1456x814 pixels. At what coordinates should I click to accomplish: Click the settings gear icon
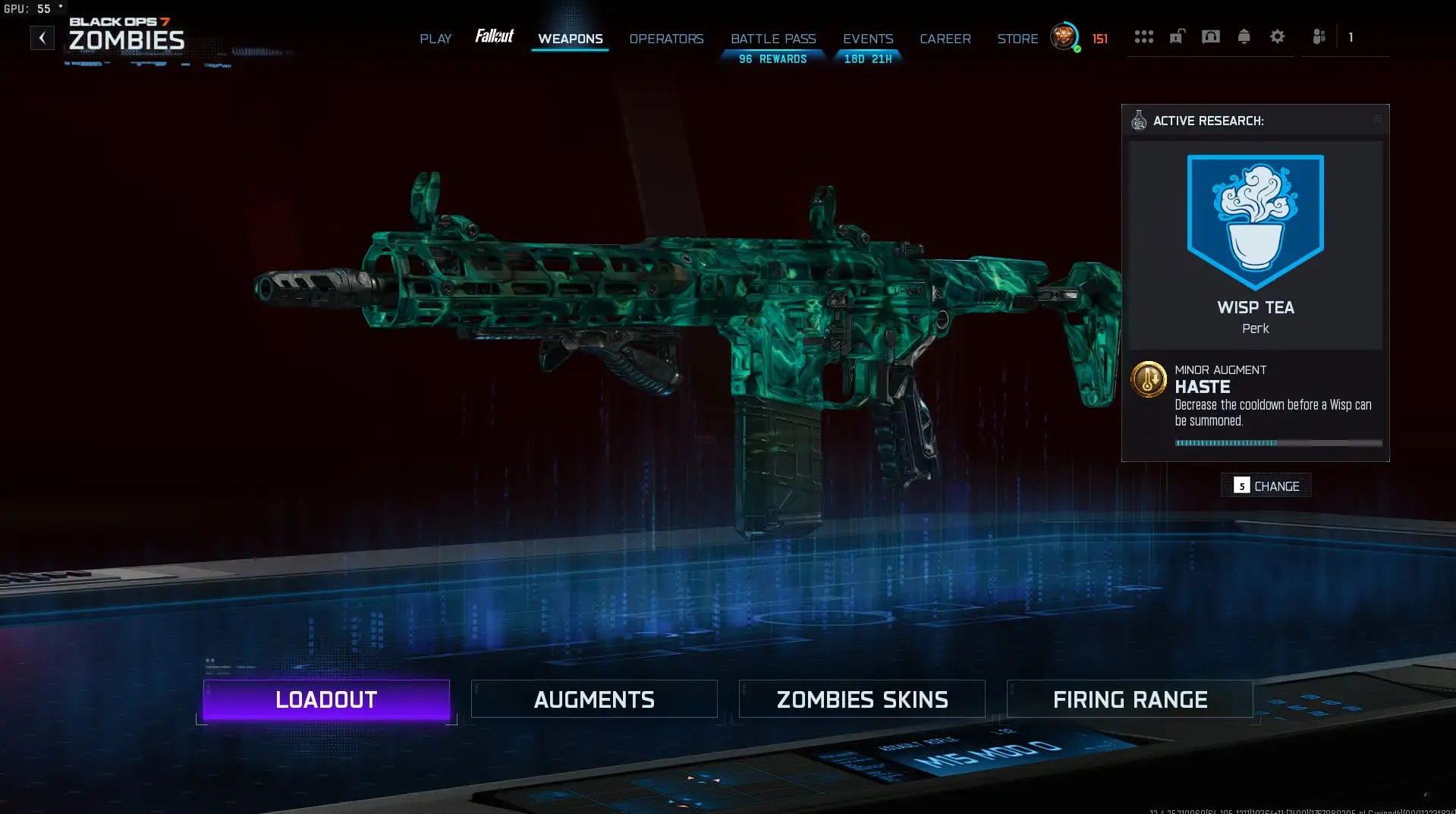(1278, 36)
